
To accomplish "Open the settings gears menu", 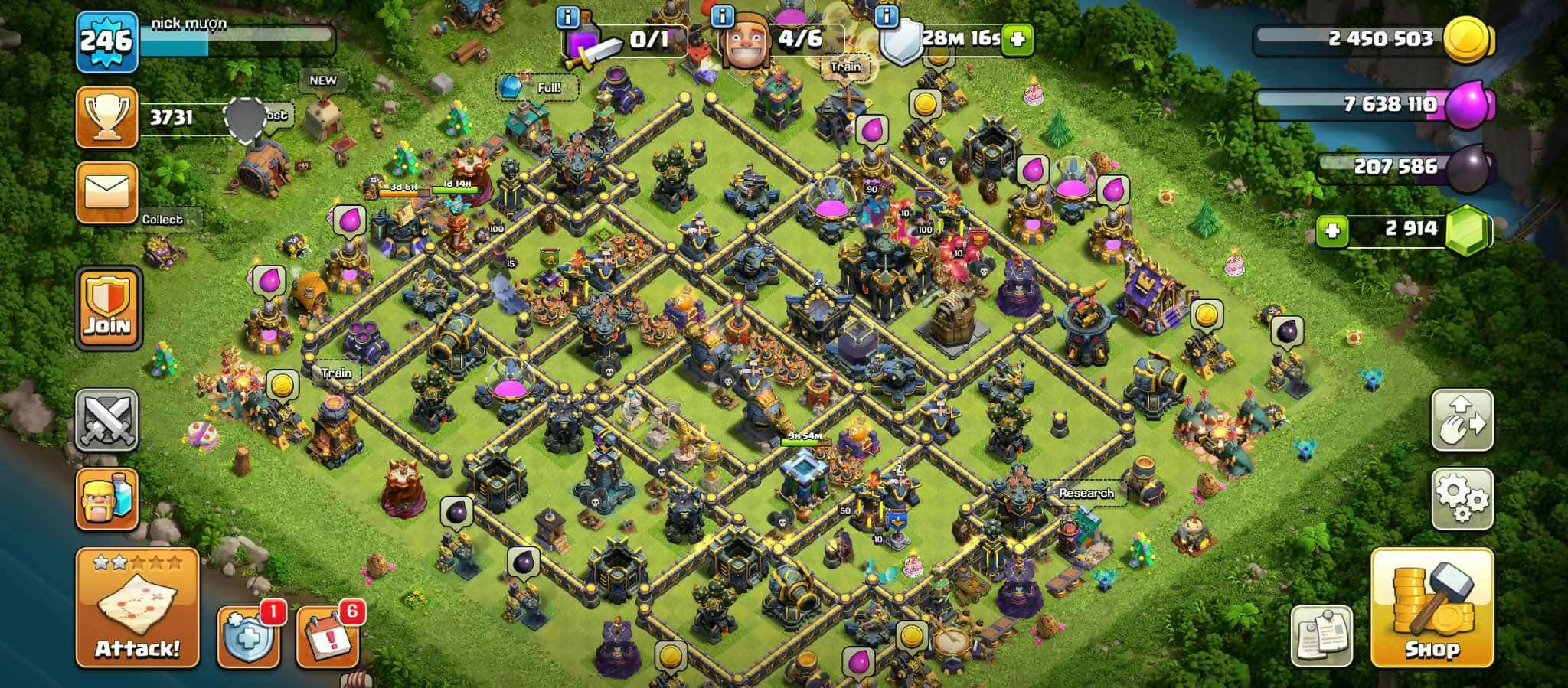I will [1462, 498].
